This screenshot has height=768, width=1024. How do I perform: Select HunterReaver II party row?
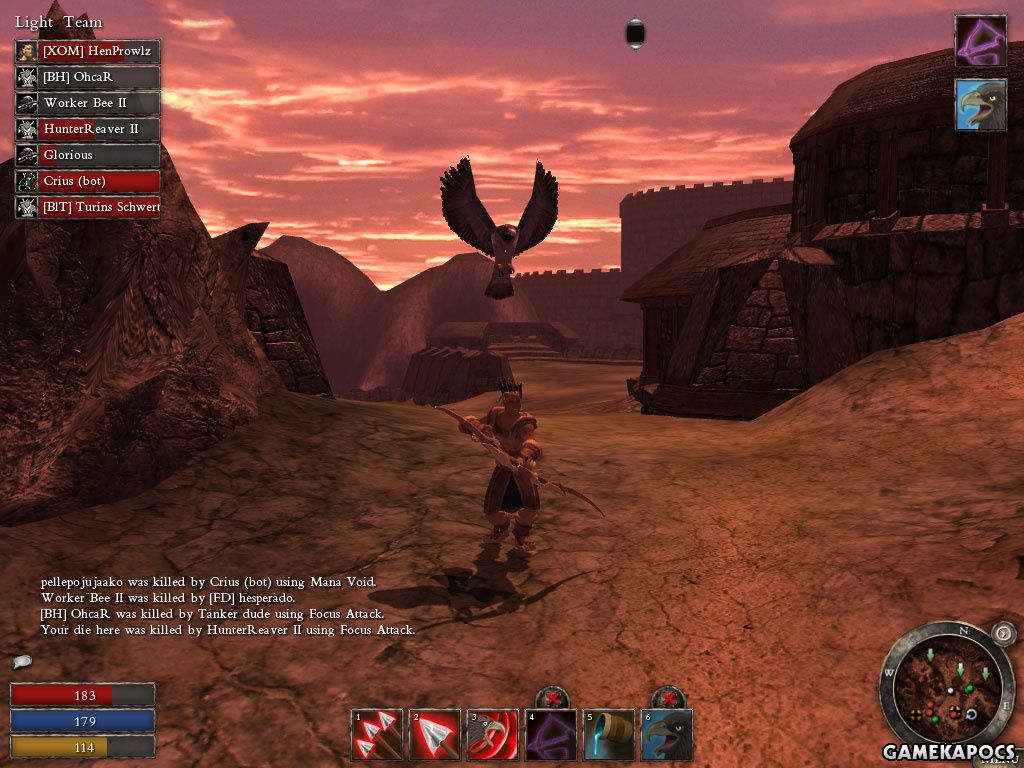[x=88, y=129]
